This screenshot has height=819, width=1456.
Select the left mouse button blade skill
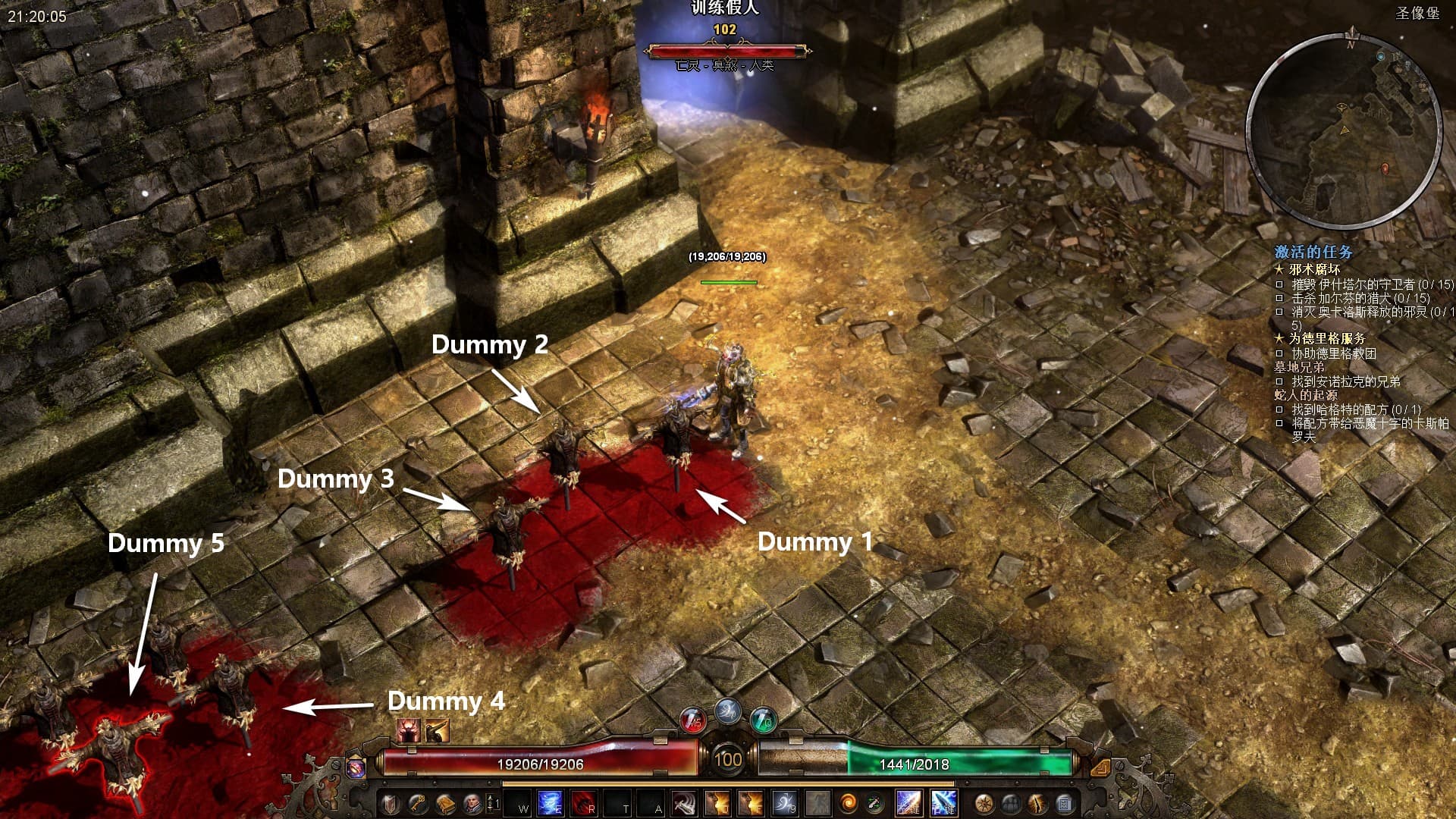point(908,803)
